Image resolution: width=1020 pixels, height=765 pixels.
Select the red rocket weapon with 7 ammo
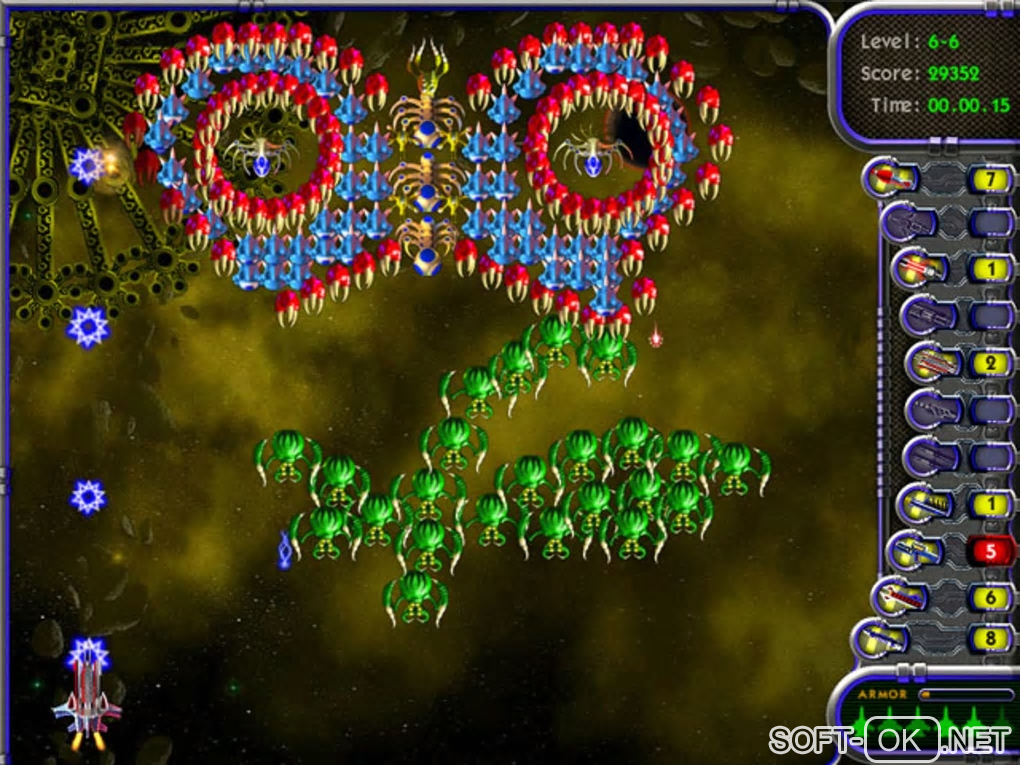click(x=891, y=180)
